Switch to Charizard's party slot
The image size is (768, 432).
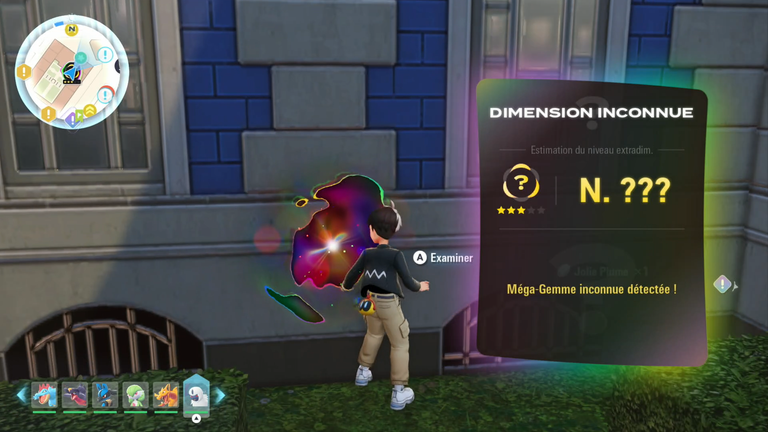click(166, 395)
